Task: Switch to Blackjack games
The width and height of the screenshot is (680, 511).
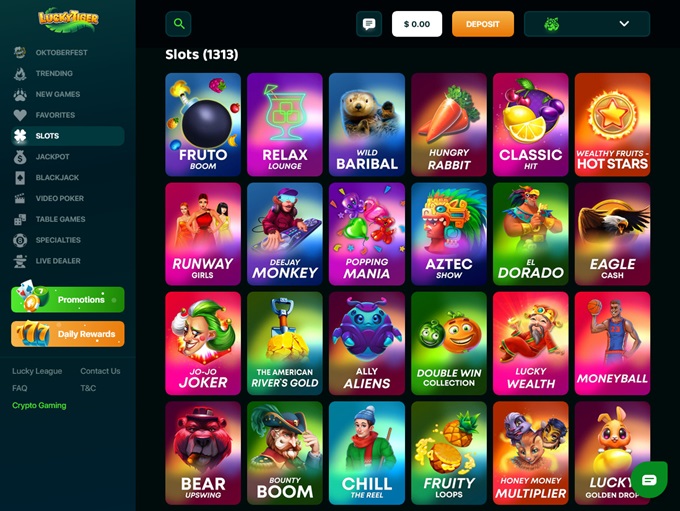Action: (x=57, y=178)
